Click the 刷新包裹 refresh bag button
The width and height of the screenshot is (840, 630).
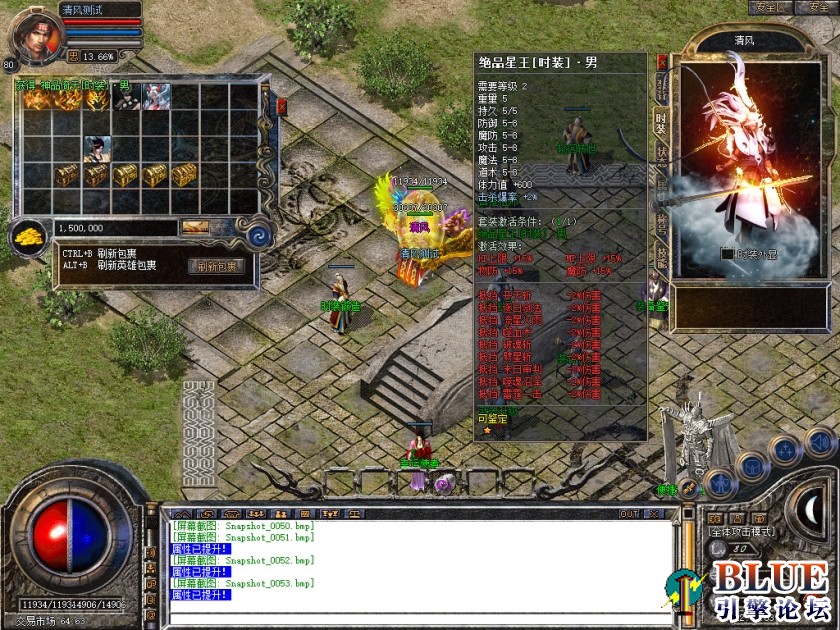point(216,266)
